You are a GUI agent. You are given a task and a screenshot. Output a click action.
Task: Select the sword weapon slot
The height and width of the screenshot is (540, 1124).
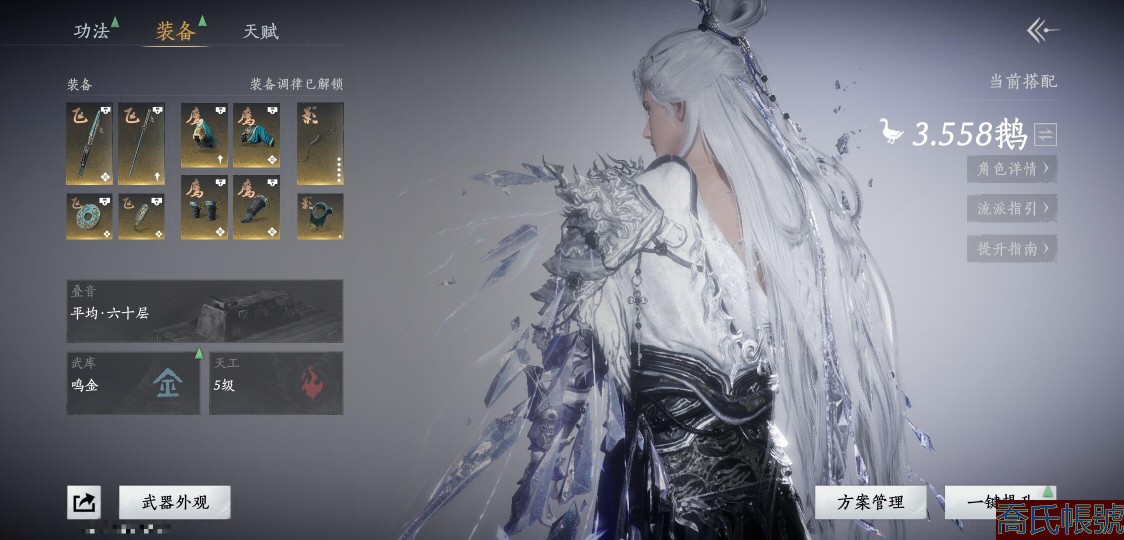89,143
